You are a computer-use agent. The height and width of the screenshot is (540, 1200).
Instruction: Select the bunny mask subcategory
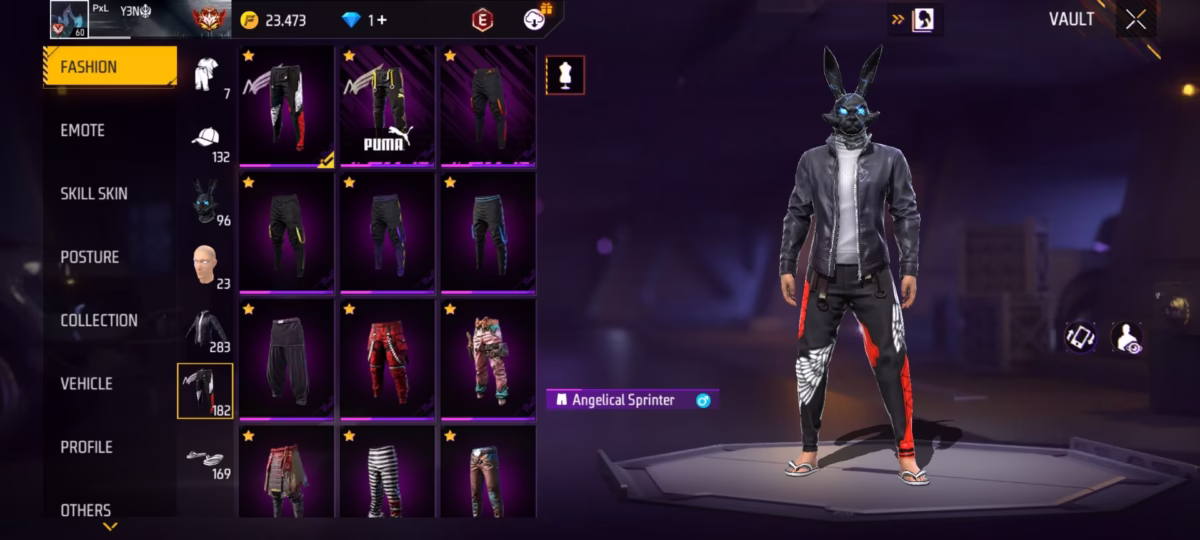coord(207,201)
